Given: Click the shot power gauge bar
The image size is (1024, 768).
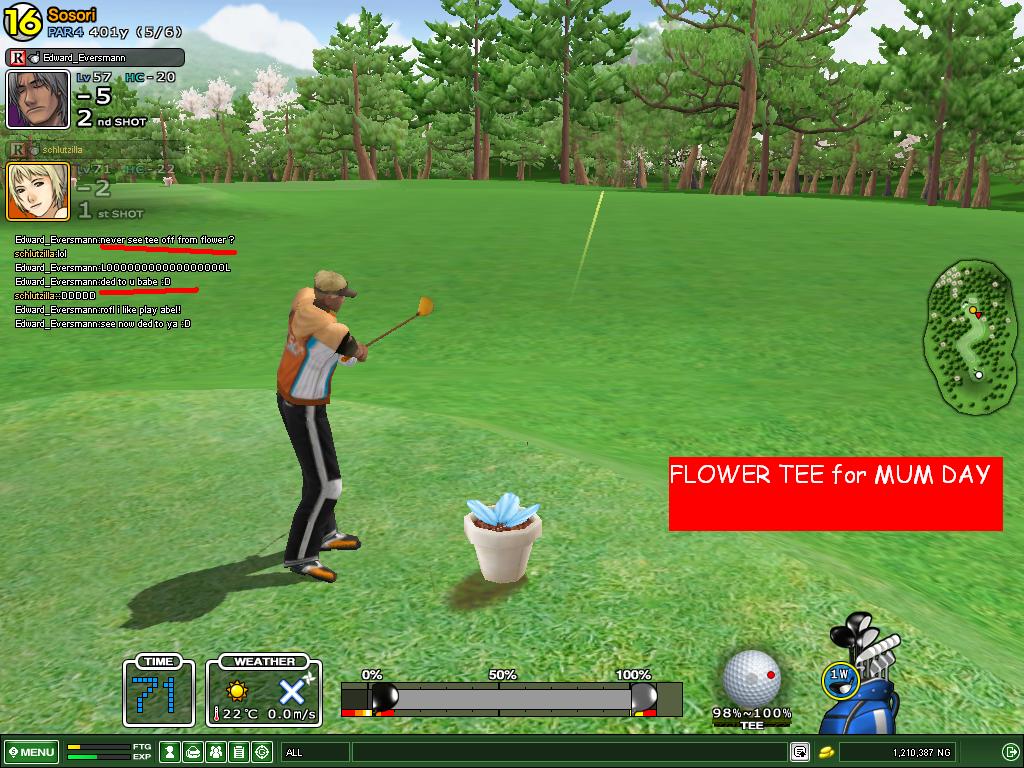Looking at the screenshot, I should (x=511, y=697).
